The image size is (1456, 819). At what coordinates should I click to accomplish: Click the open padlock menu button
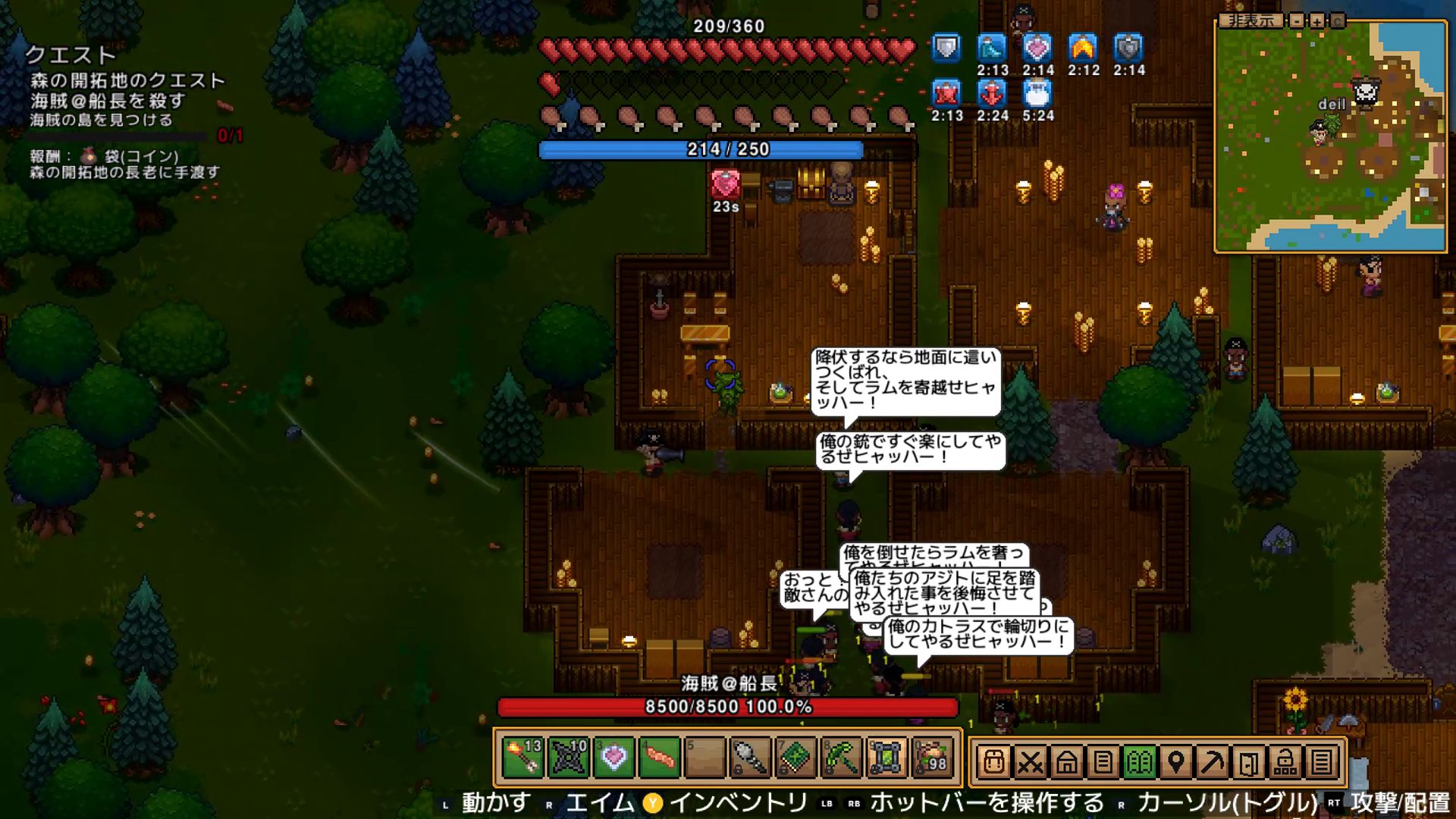pyautogui.click(x=1285, y=761)
